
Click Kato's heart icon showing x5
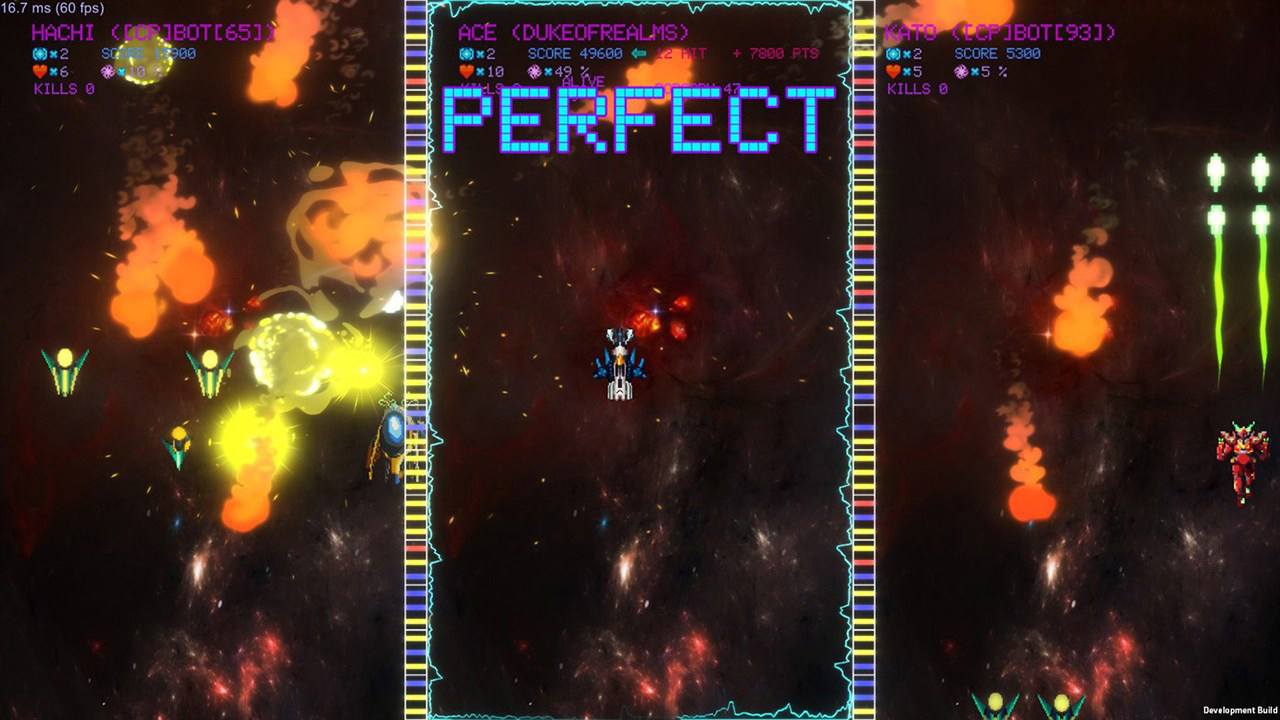(893, 71)
